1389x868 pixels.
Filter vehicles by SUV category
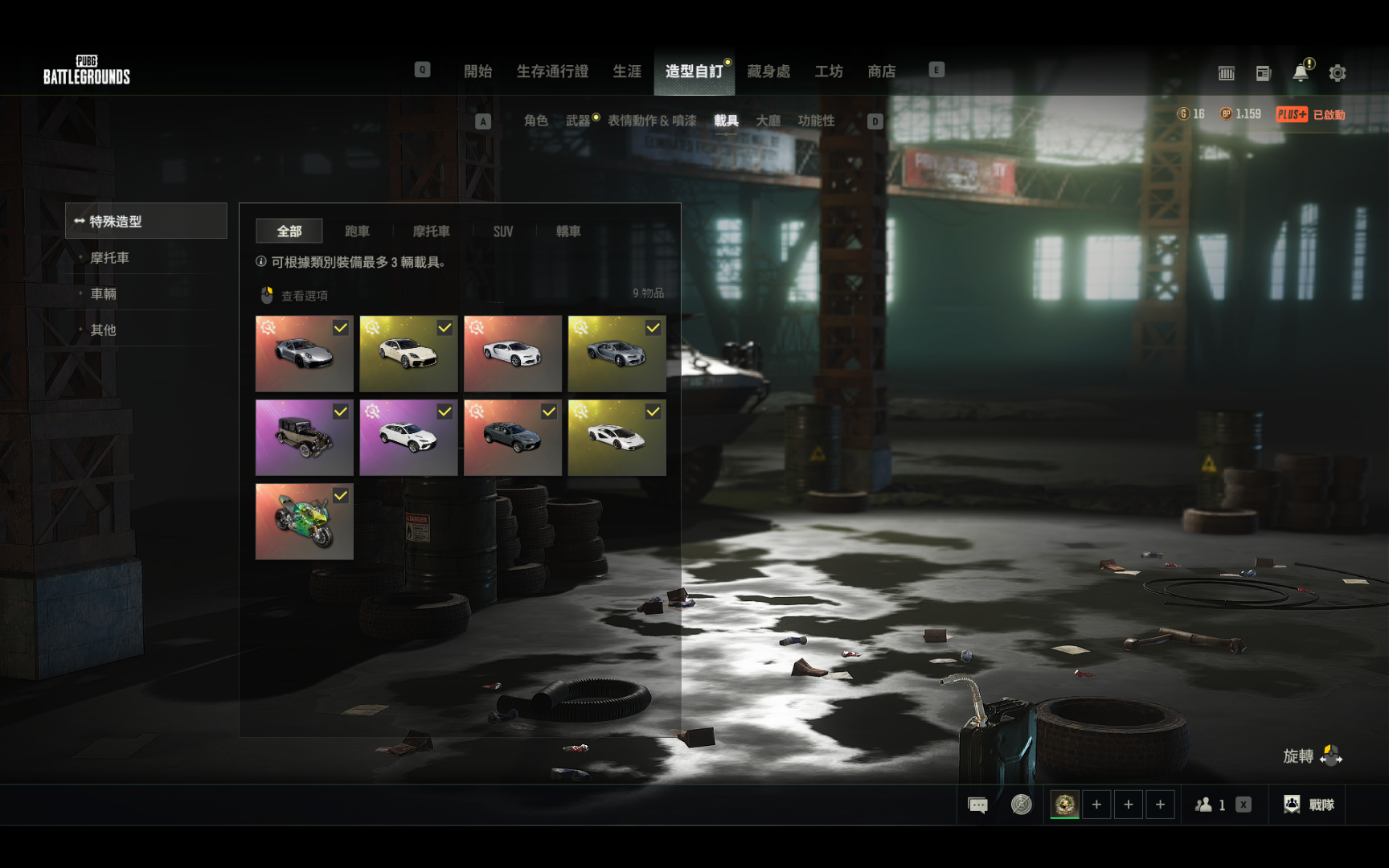pyautogui.click(x=503, y=231)
